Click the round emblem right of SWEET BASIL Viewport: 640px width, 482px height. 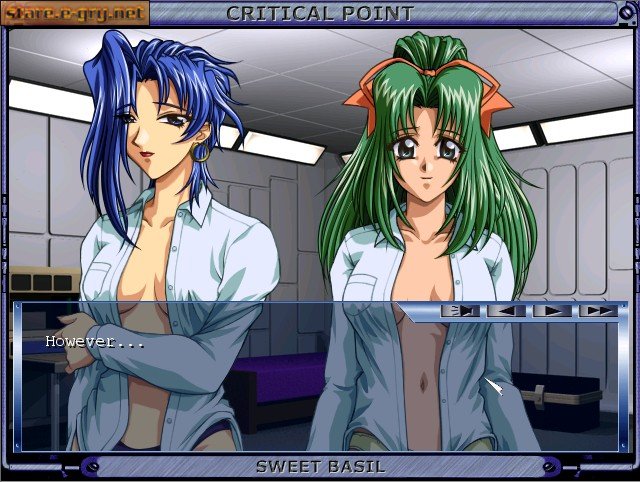click(548, 466)
